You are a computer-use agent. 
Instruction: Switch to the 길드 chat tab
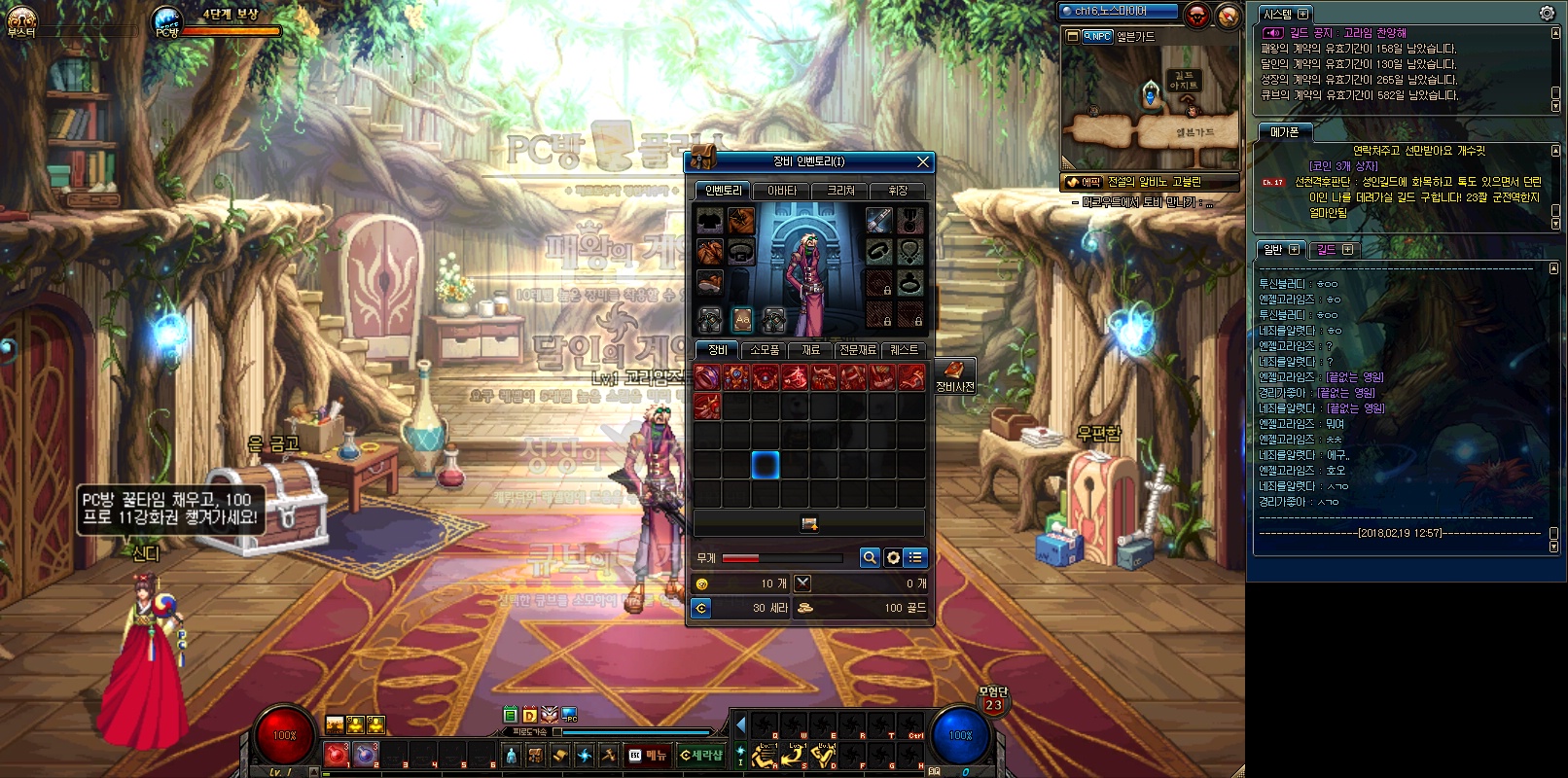tap(1332, 250)
